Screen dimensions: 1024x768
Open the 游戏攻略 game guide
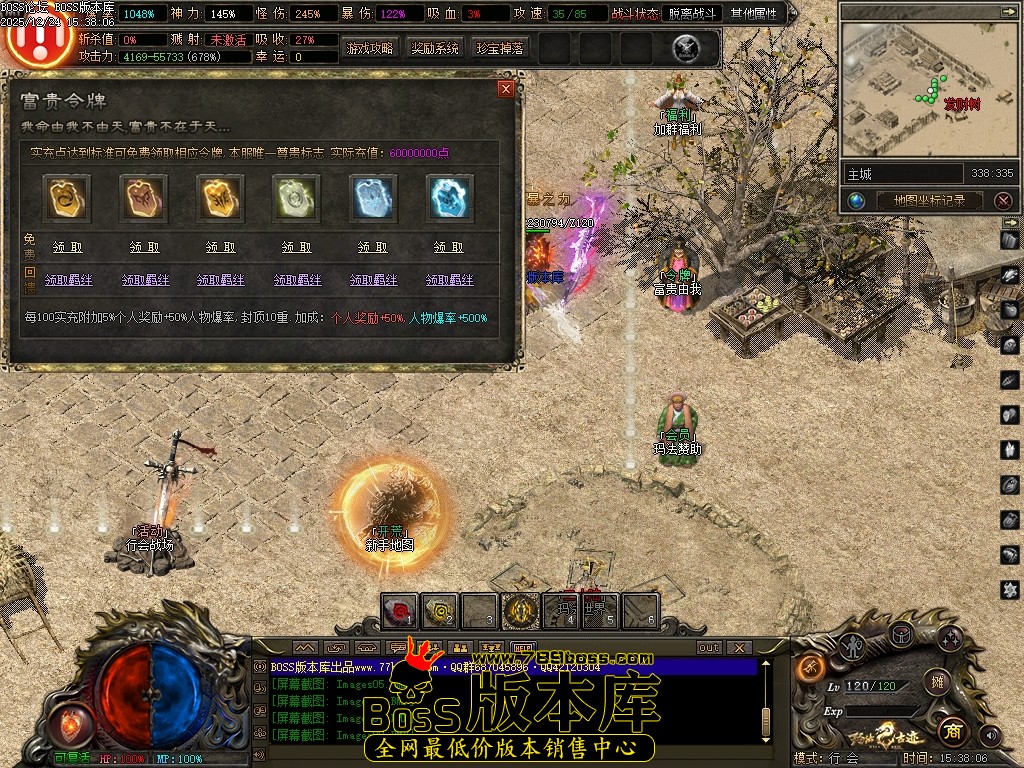(x=370, y=47)
